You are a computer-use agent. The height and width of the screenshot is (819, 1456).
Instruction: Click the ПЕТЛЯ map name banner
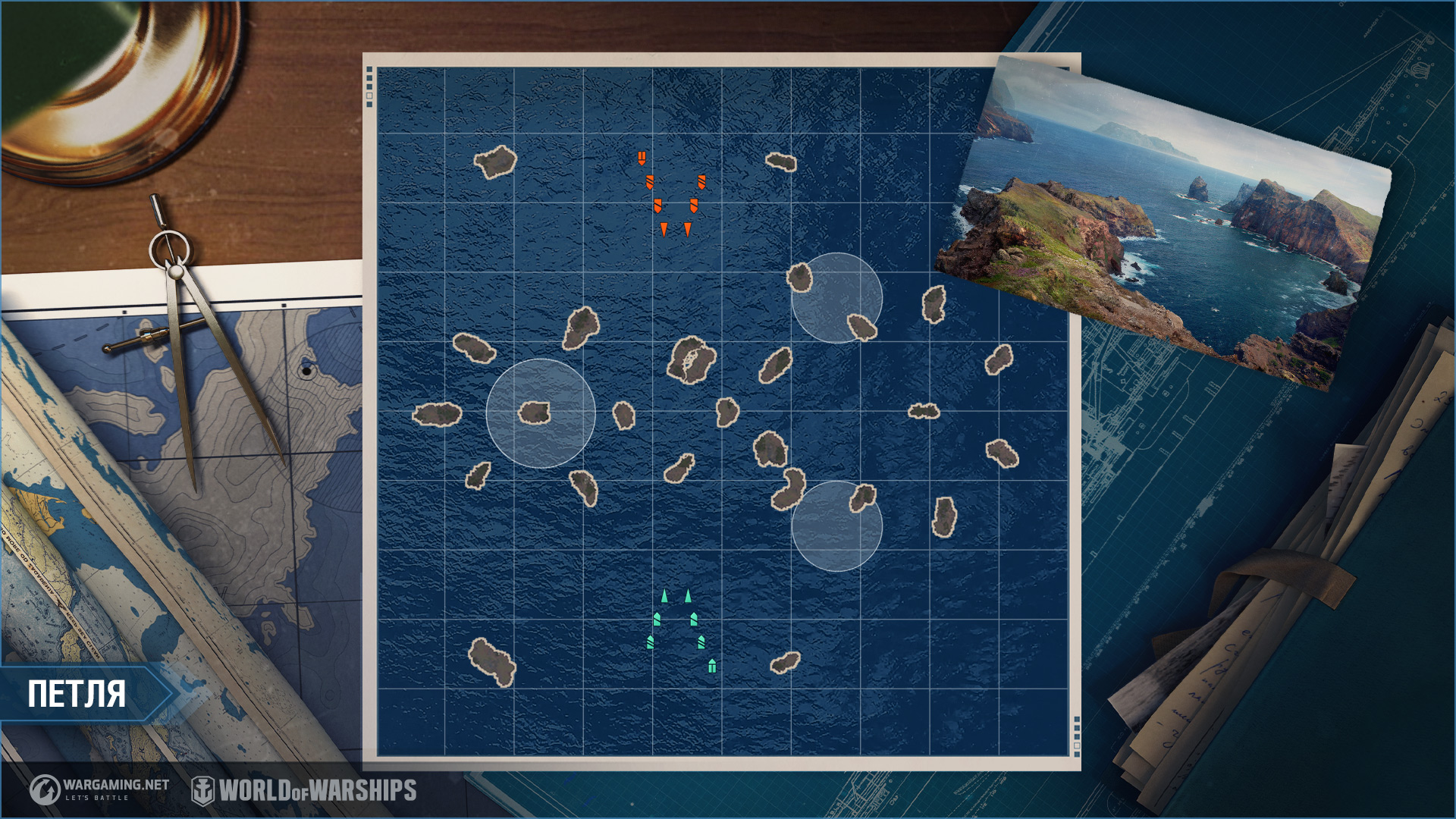(83, 694)
